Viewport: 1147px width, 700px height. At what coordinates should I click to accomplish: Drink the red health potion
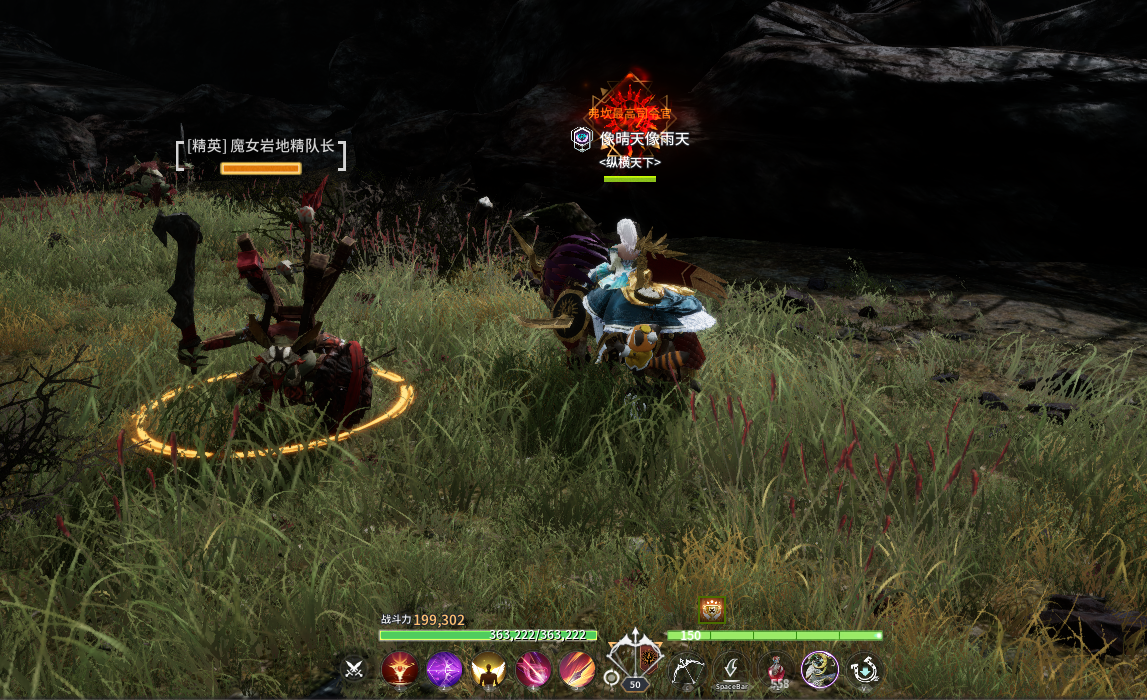(776, 669)
